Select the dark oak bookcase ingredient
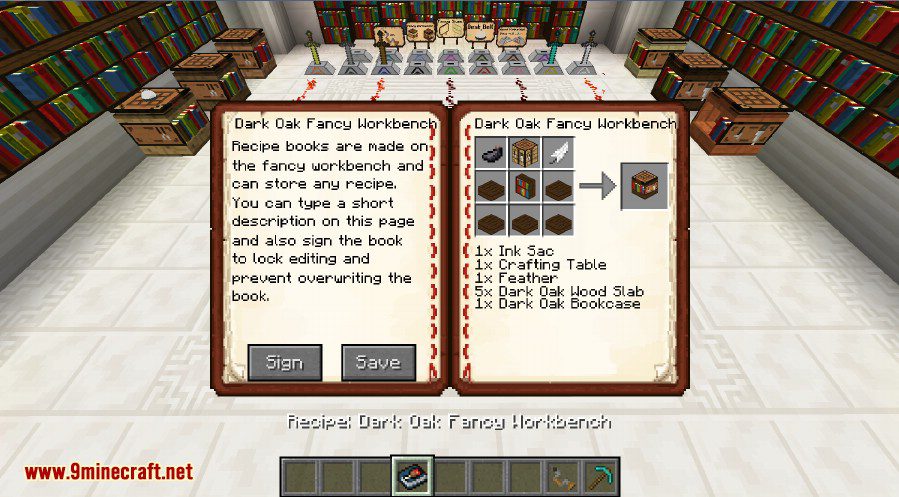Screen dimensions: 899x497 pyautogui.click(x=526, y=187)
